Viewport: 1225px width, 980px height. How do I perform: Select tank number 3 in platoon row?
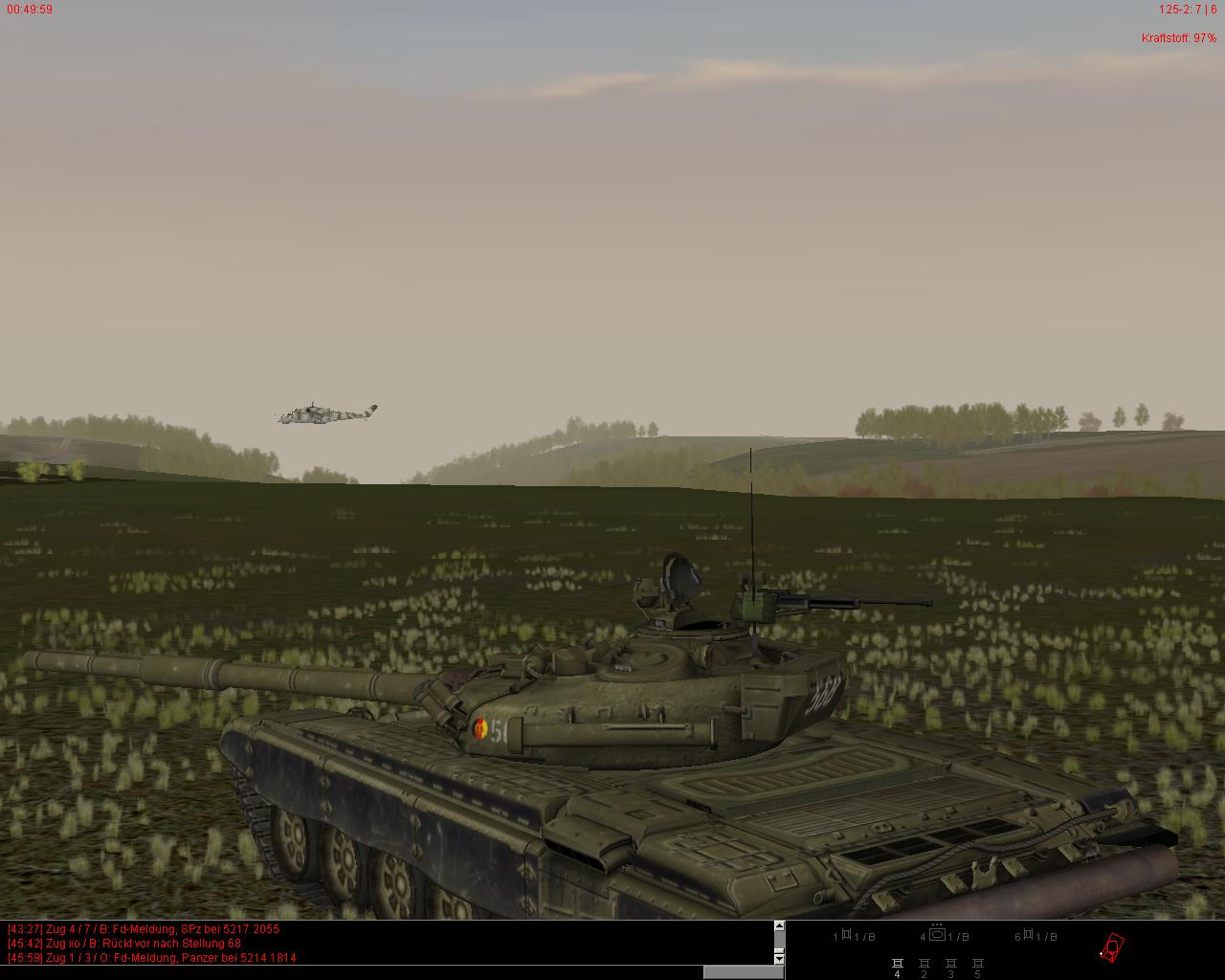tap(950, 965)
